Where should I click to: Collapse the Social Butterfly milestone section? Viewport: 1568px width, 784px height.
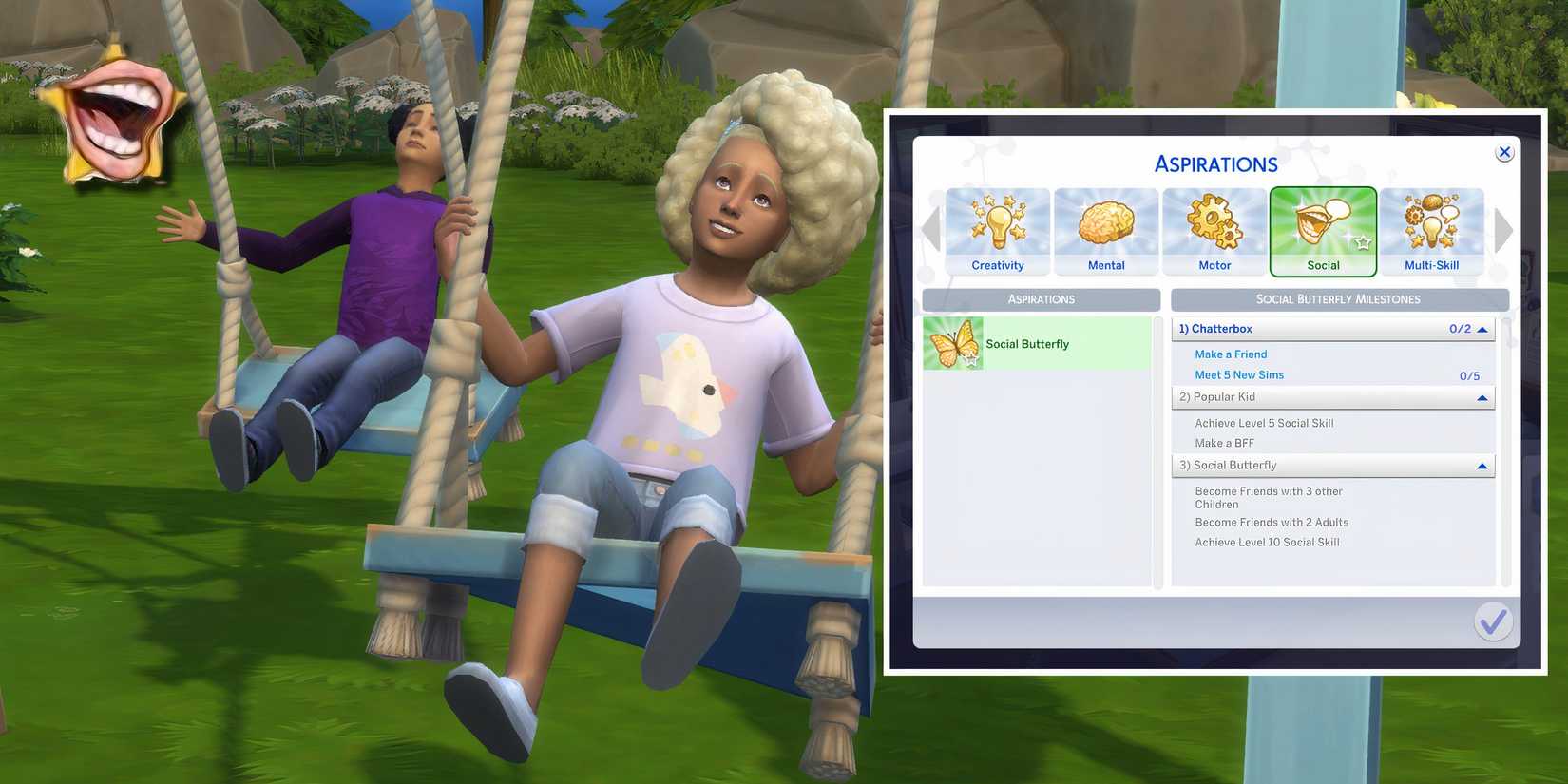tap(1481, 466)
